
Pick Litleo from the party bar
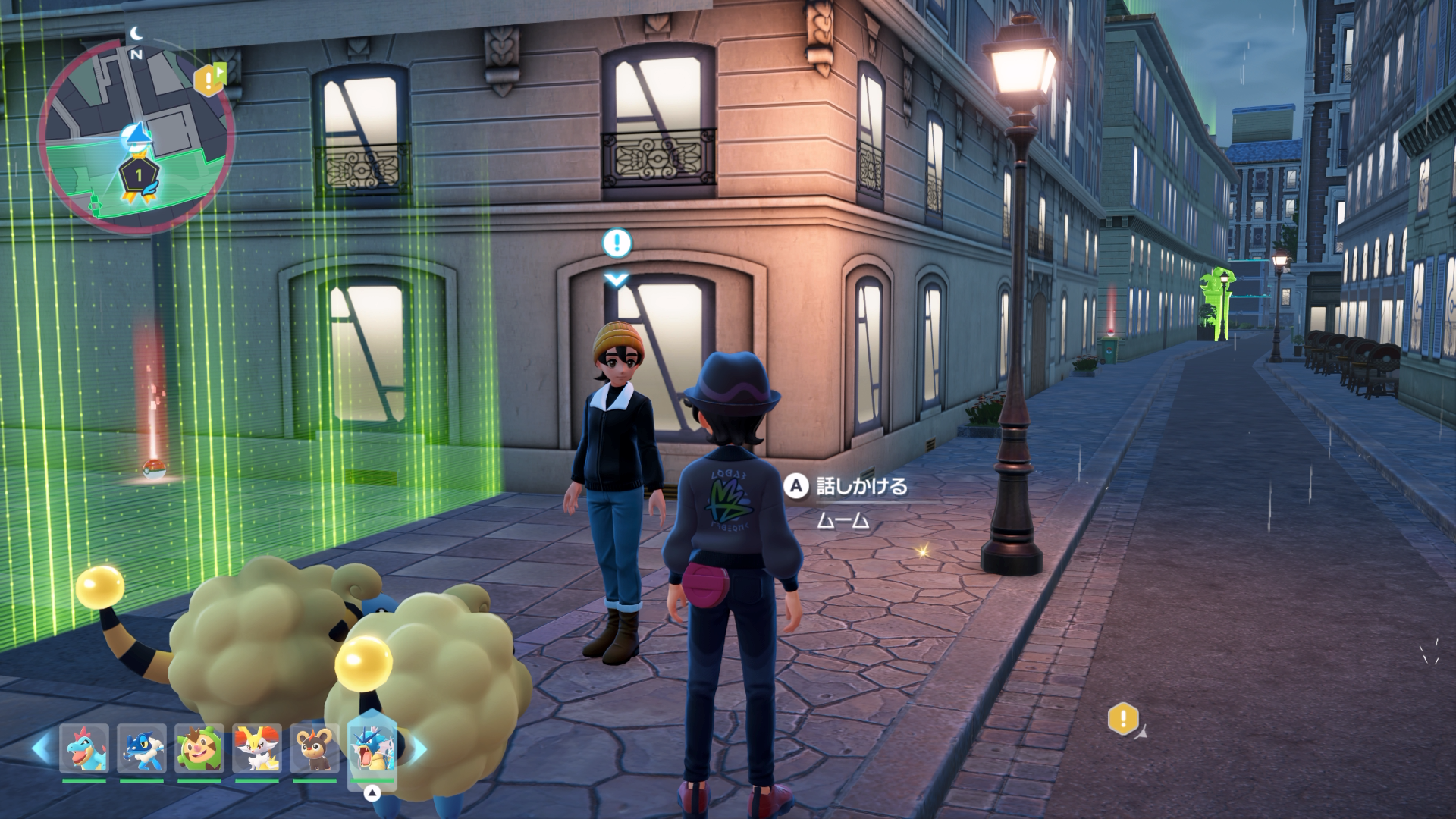click(315, 748)
